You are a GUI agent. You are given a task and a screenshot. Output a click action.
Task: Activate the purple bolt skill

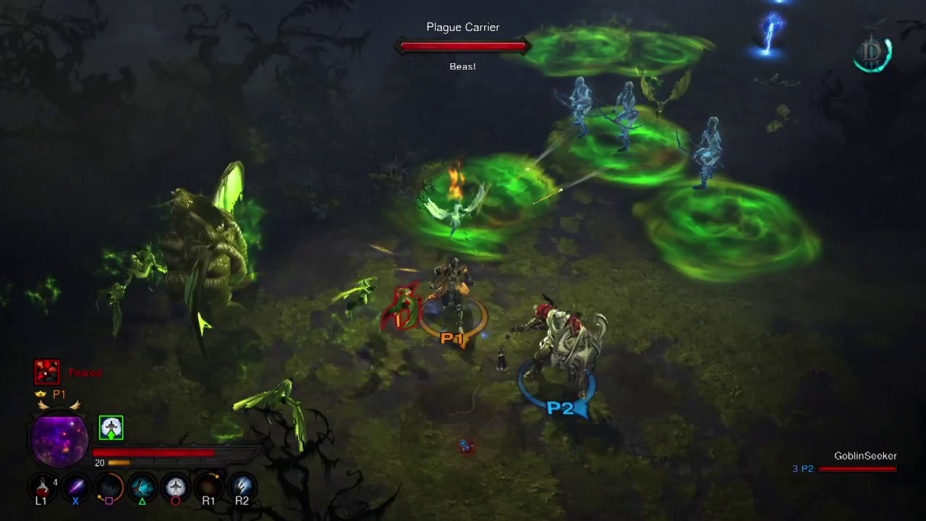click(x=75, y=488)
